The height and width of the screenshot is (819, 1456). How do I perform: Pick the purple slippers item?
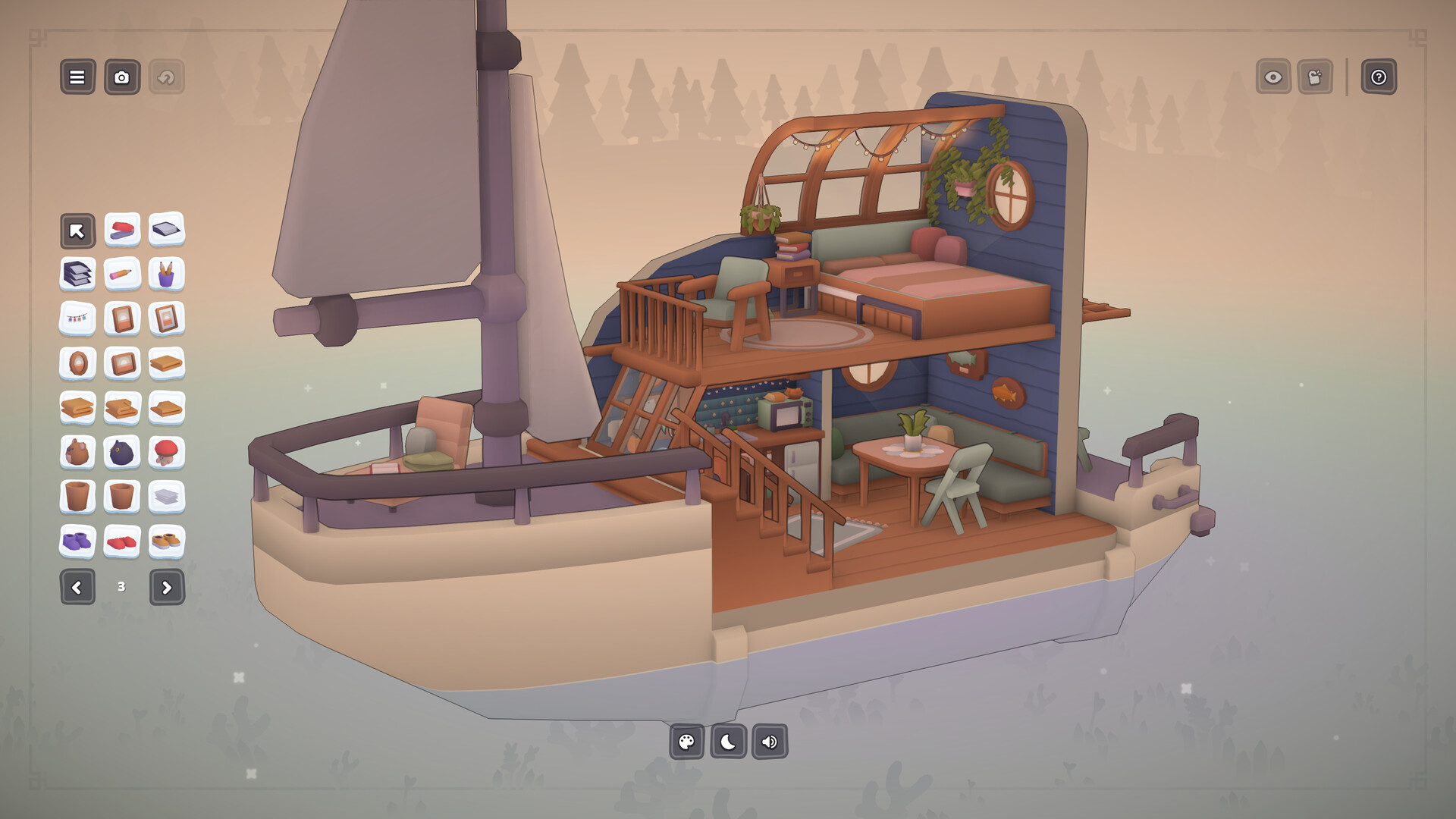tap(77, 541)
